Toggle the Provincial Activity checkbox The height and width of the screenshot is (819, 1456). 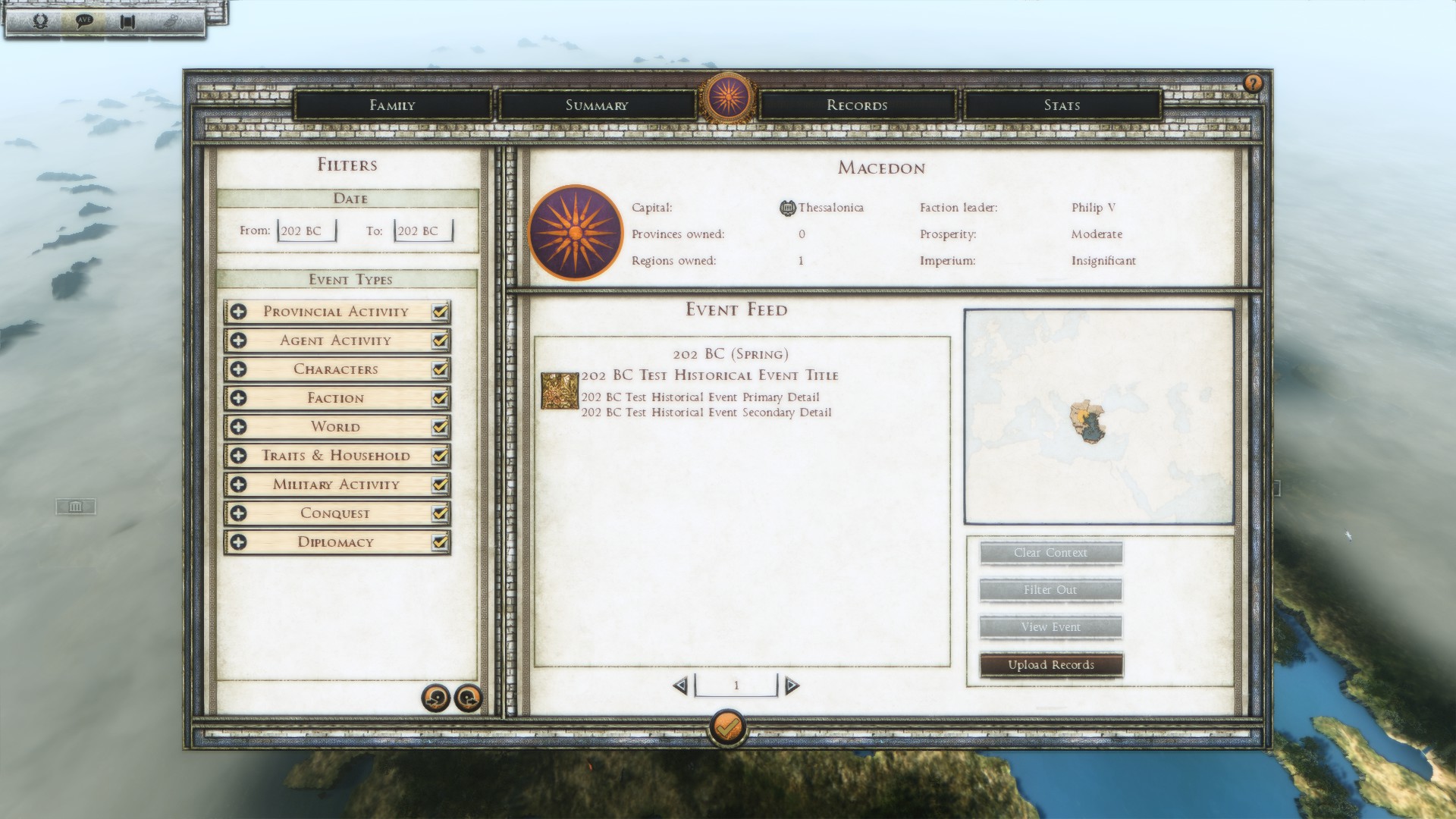pyautogui.click(x=440, y=312)
